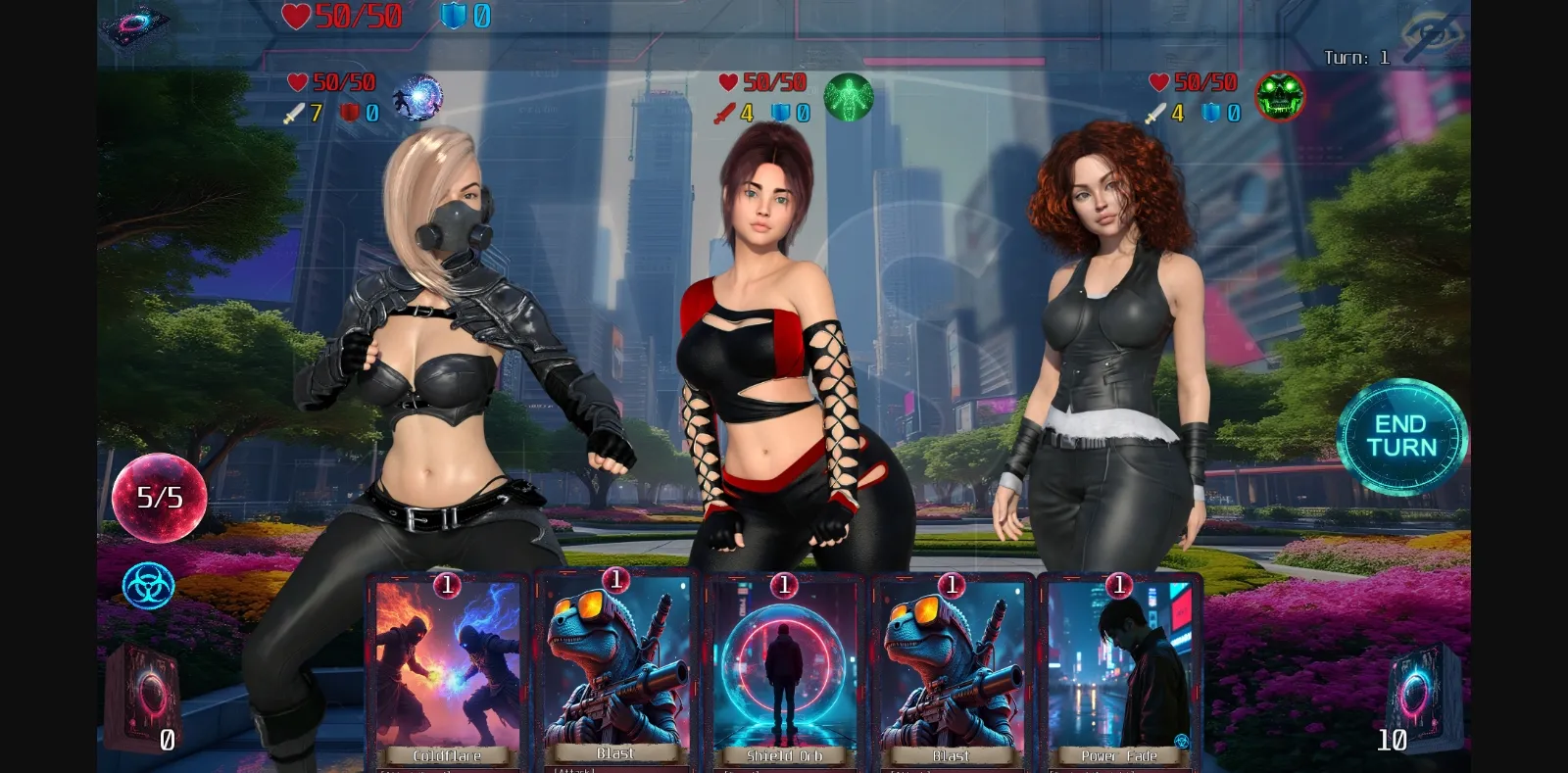
Task: Click the 5/5 energy orb
Action: point(159,499)
